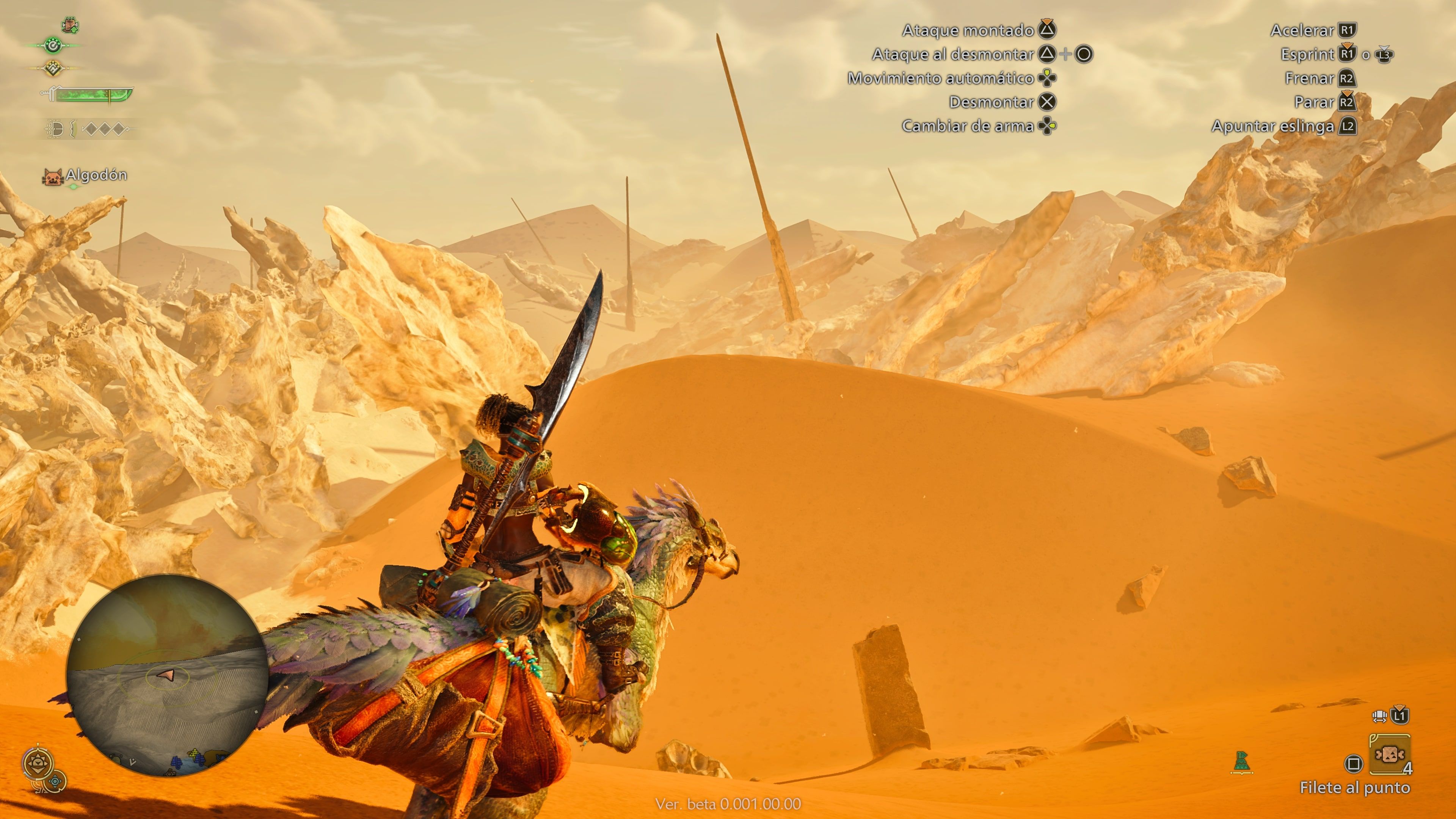Image resolution: width=1456 pixels, height=819 pixels.
Task: Click the green paw buff icon
Action: pyautogui.click(x=53, y=46)
